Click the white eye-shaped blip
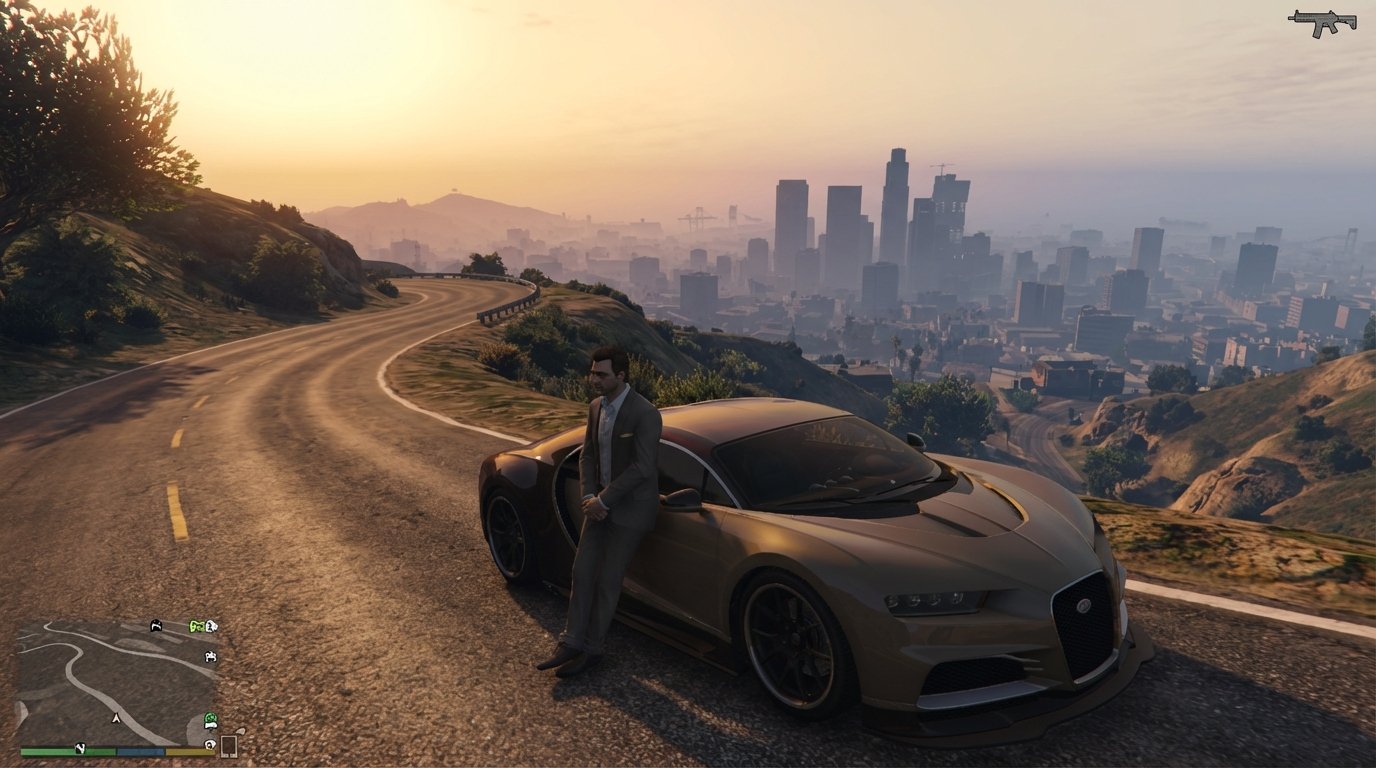Screen dimensions: 1376x768 (209, 744)
